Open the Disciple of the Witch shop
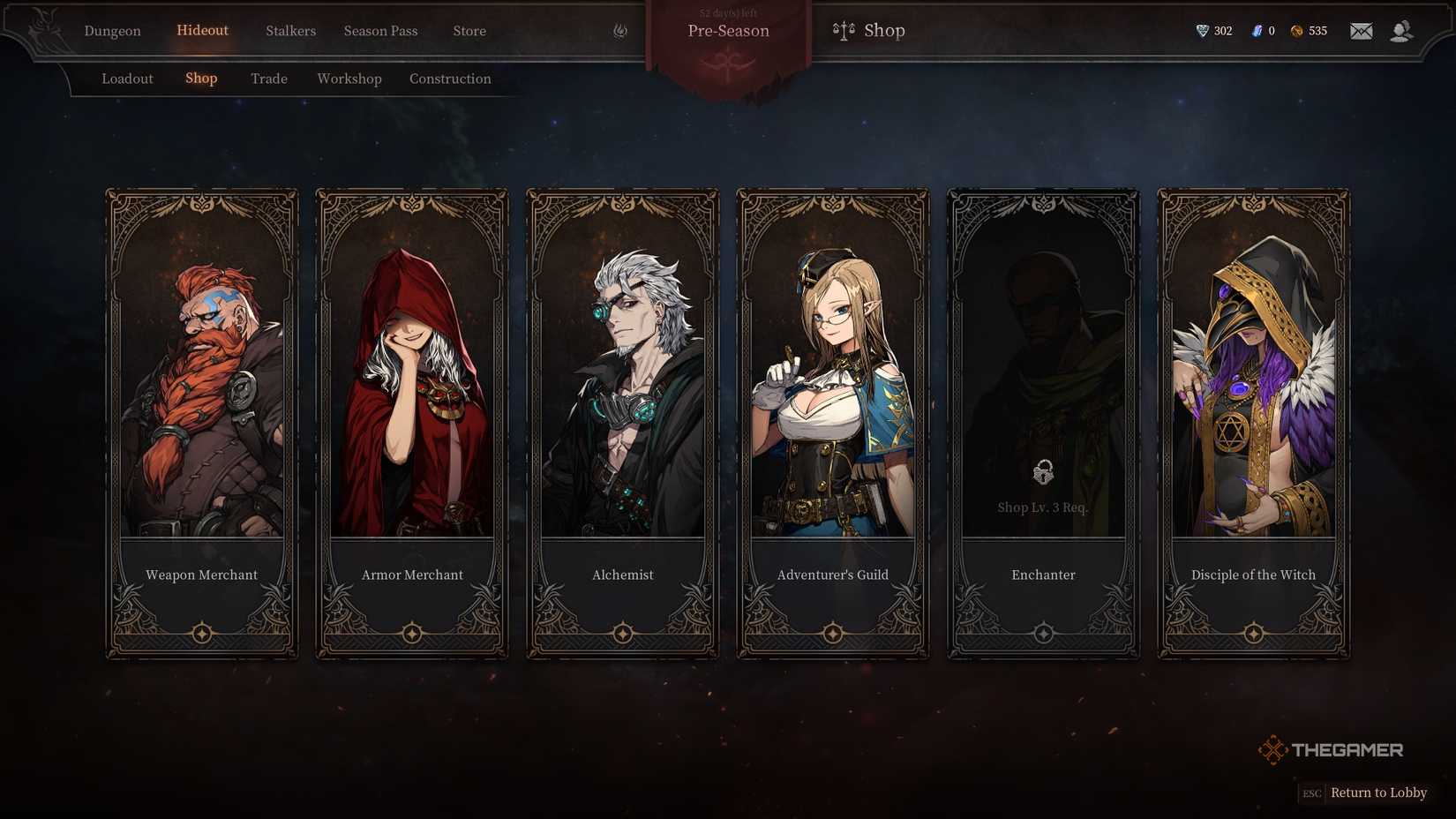 pyautogui.click(x=1253, y=424)
